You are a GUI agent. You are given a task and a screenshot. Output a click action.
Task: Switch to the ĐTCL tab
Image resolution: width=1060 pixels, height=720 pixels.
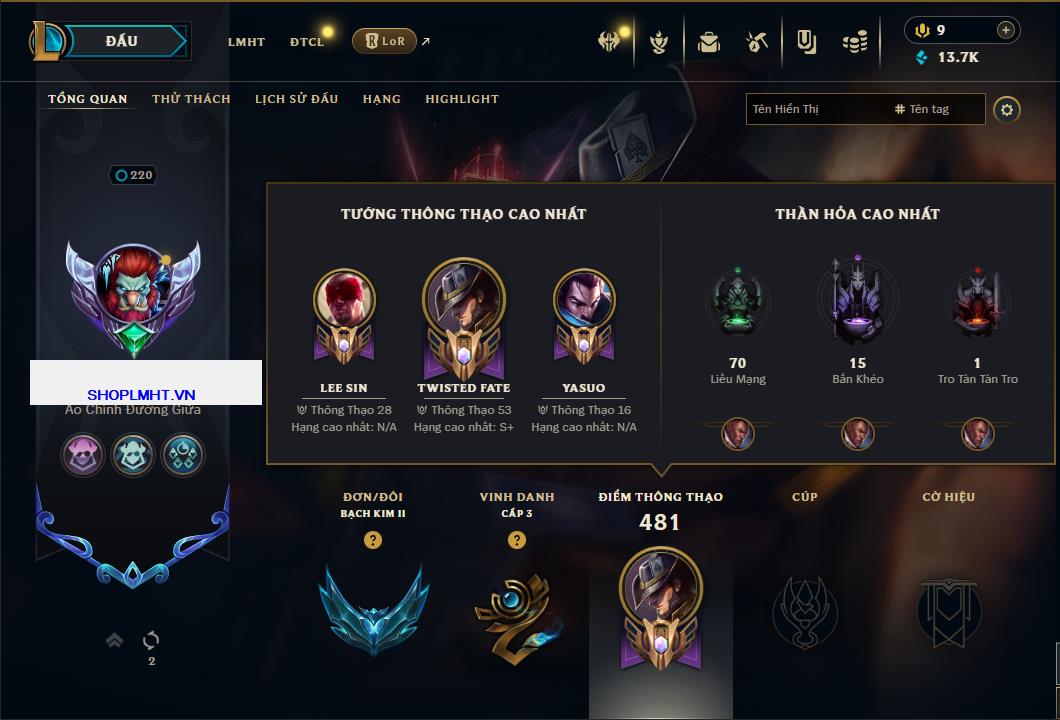tap(307, 42)
